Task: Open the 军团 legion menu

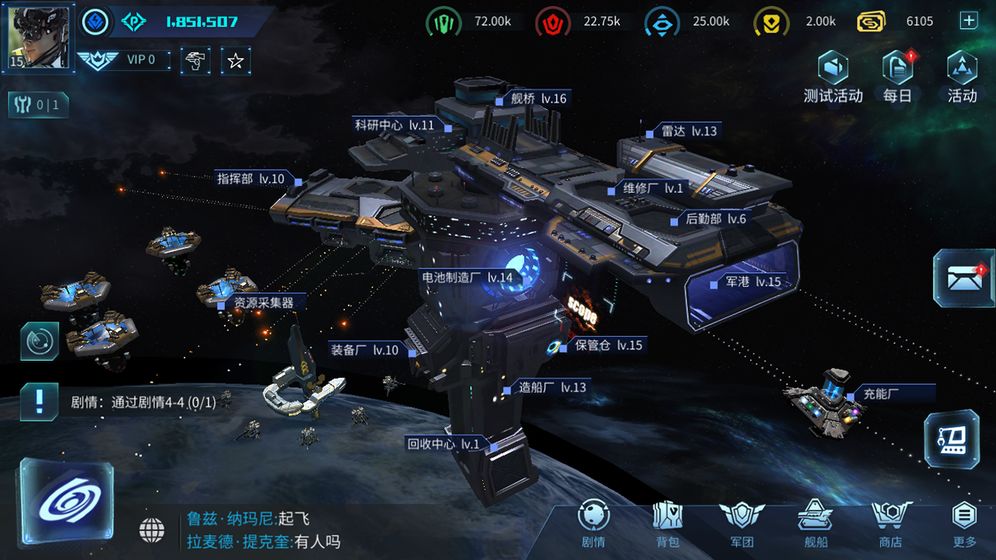Action: (740, 523)
